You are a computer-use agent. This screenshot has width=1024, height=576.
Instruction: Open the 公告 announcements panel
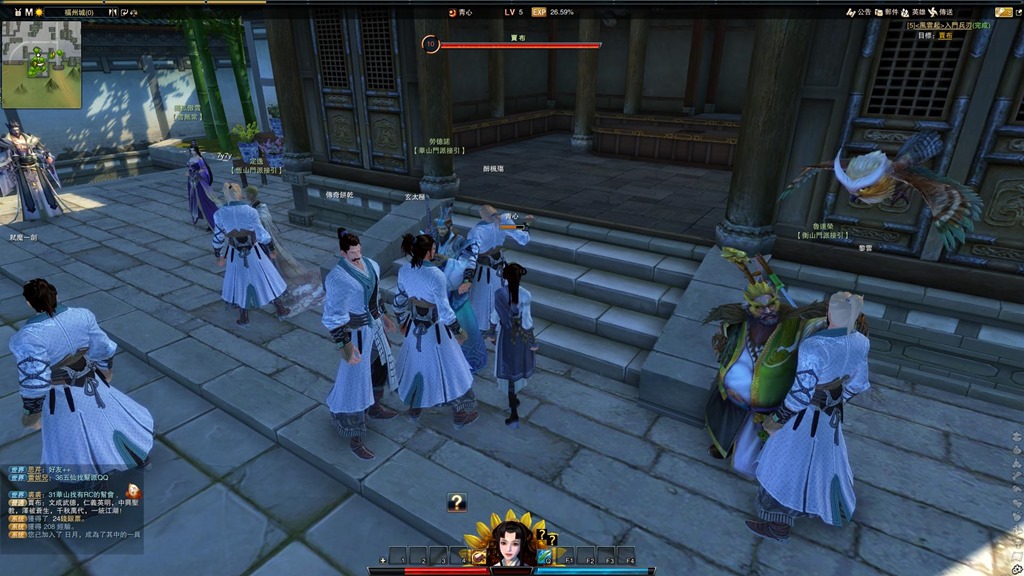pyautogui.click(x=859, y=12)
